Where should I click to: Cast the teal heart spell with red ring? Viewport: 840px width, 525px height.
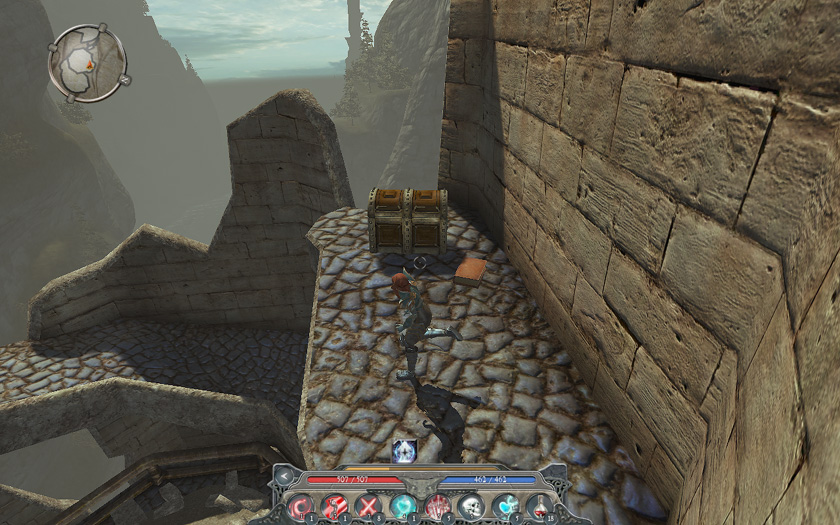pyautogui.click(x=403, y=507)
